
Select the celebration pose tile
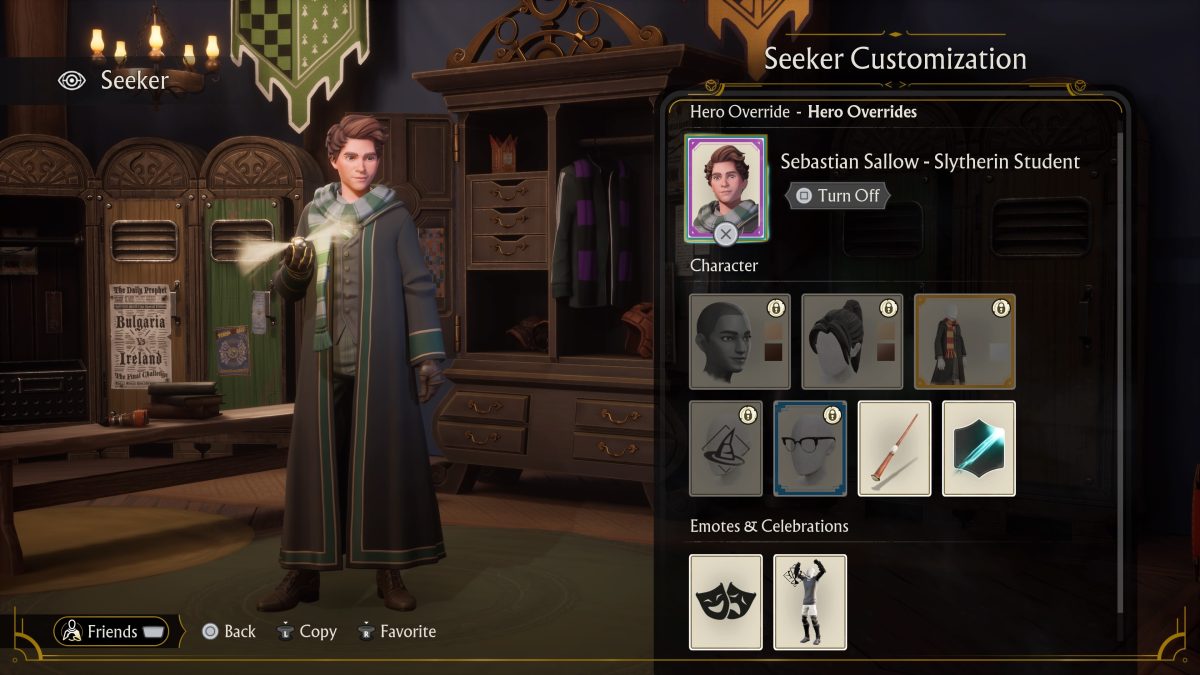point(810,602)
